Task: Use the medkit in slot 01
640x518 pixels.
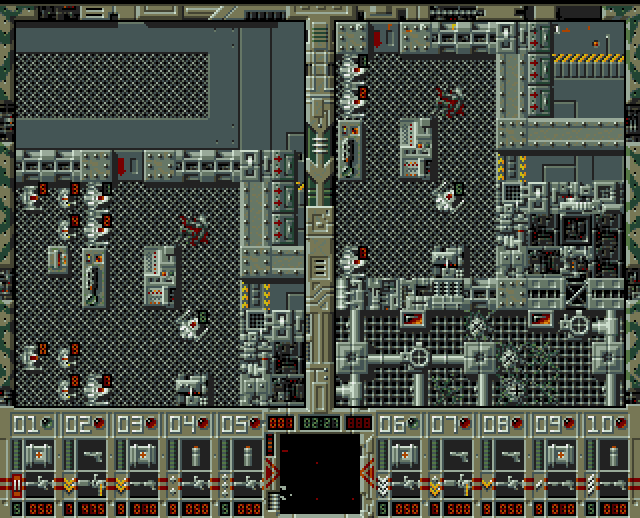Action: (x=37, y=455)
